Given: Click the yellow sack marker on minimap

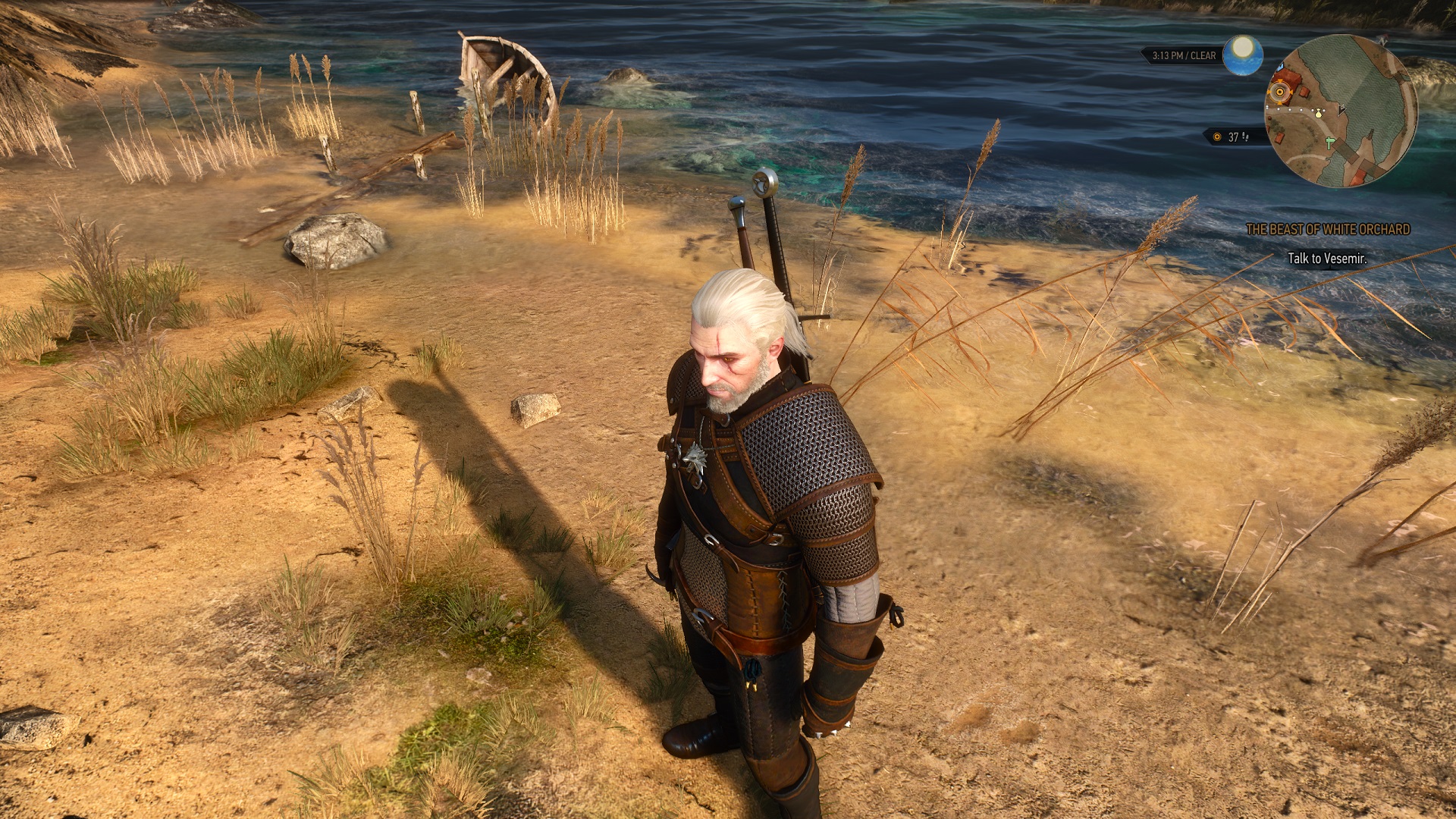Looking at the screenshot, I should point(1319,113).
